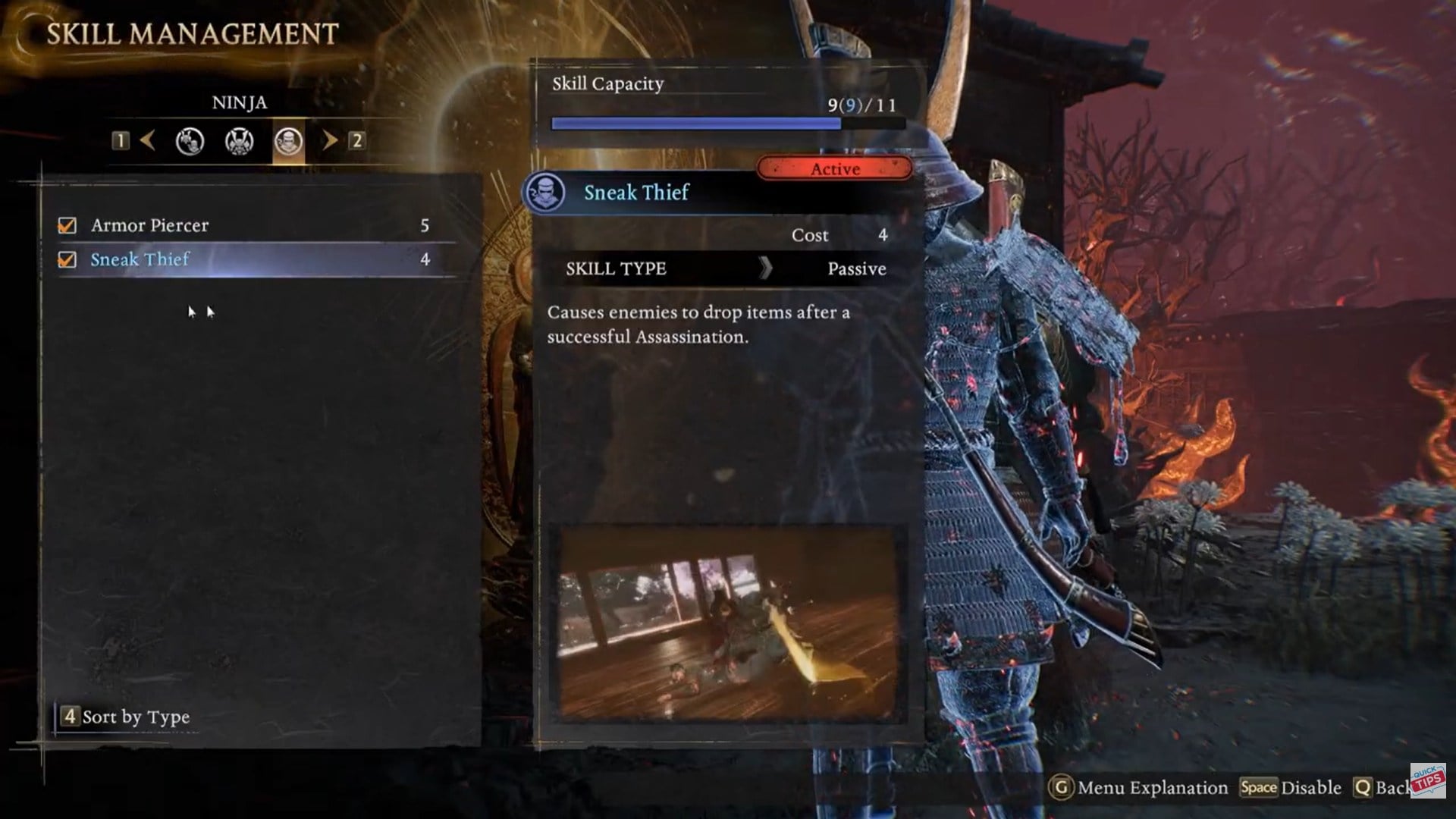Switch to the Ninja skill tab

click(x=288, y=141)
